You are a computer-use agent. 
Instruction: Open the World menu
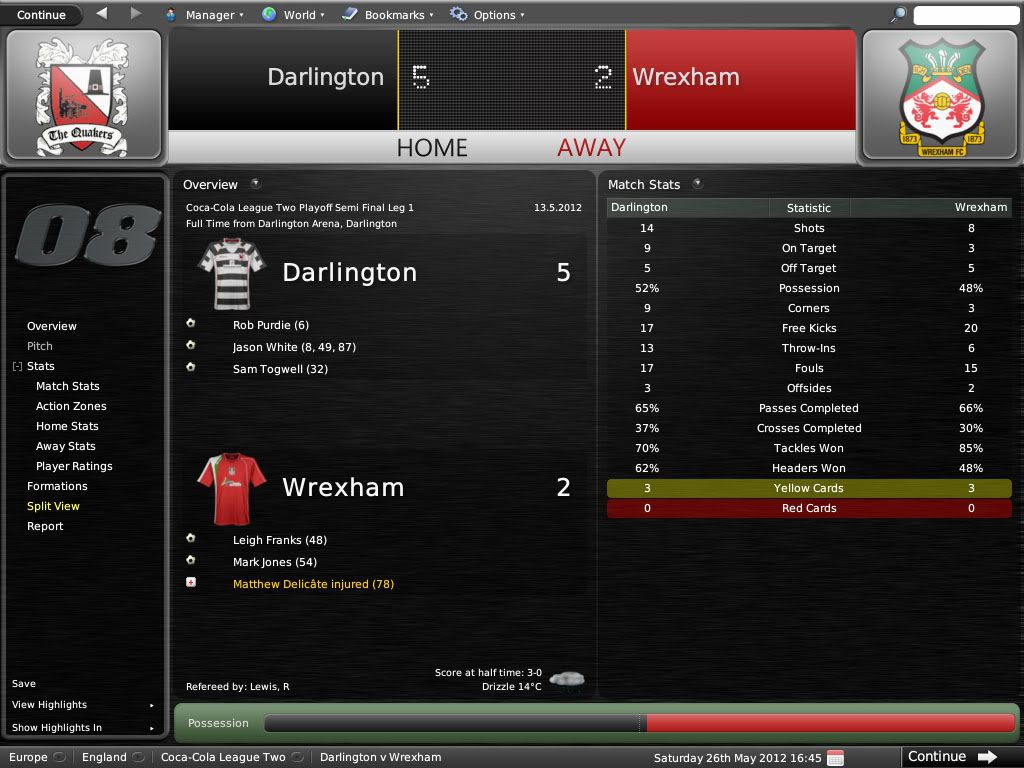point(291,15)
